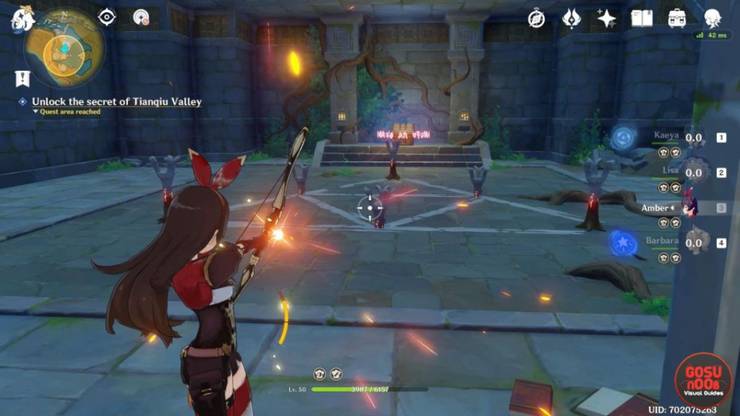The height and width of the screenshot is (416, 740).
Task: Open the Adventurer Handbook book icon
Action: click(641, 18)
